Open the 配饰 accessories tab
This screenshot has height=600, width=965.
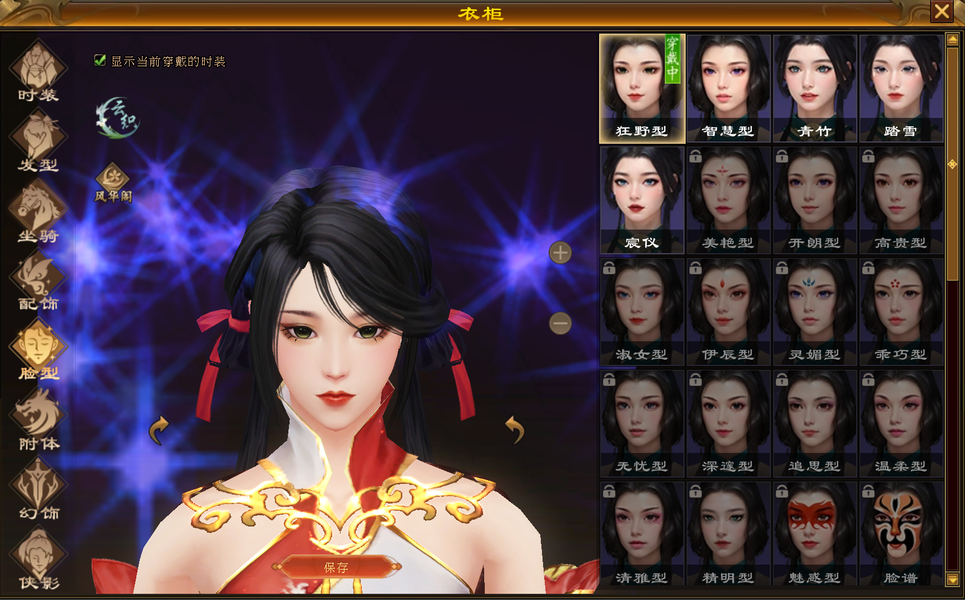38,281
